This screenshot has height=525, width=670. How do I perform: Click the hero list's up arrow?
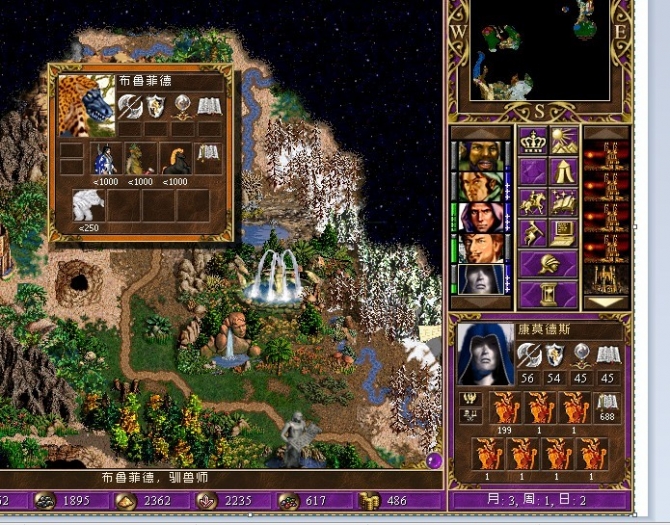[480, 132]
